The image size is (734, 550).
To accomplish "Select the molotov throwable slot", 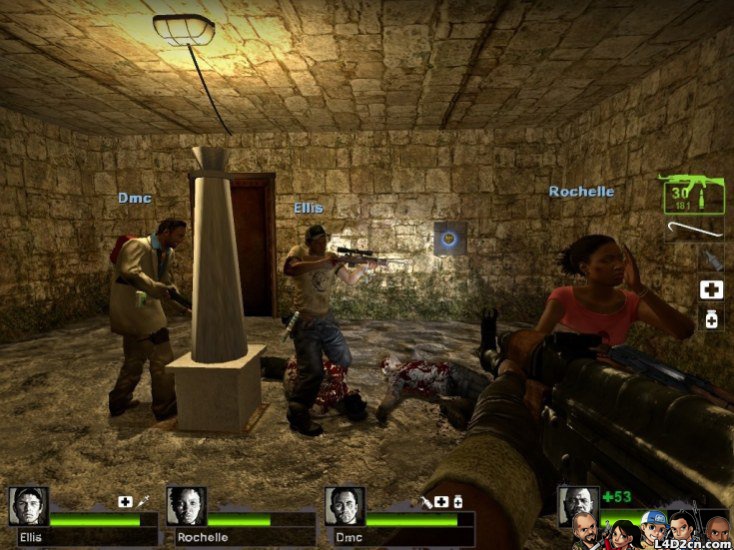I will tap(711, 262).
